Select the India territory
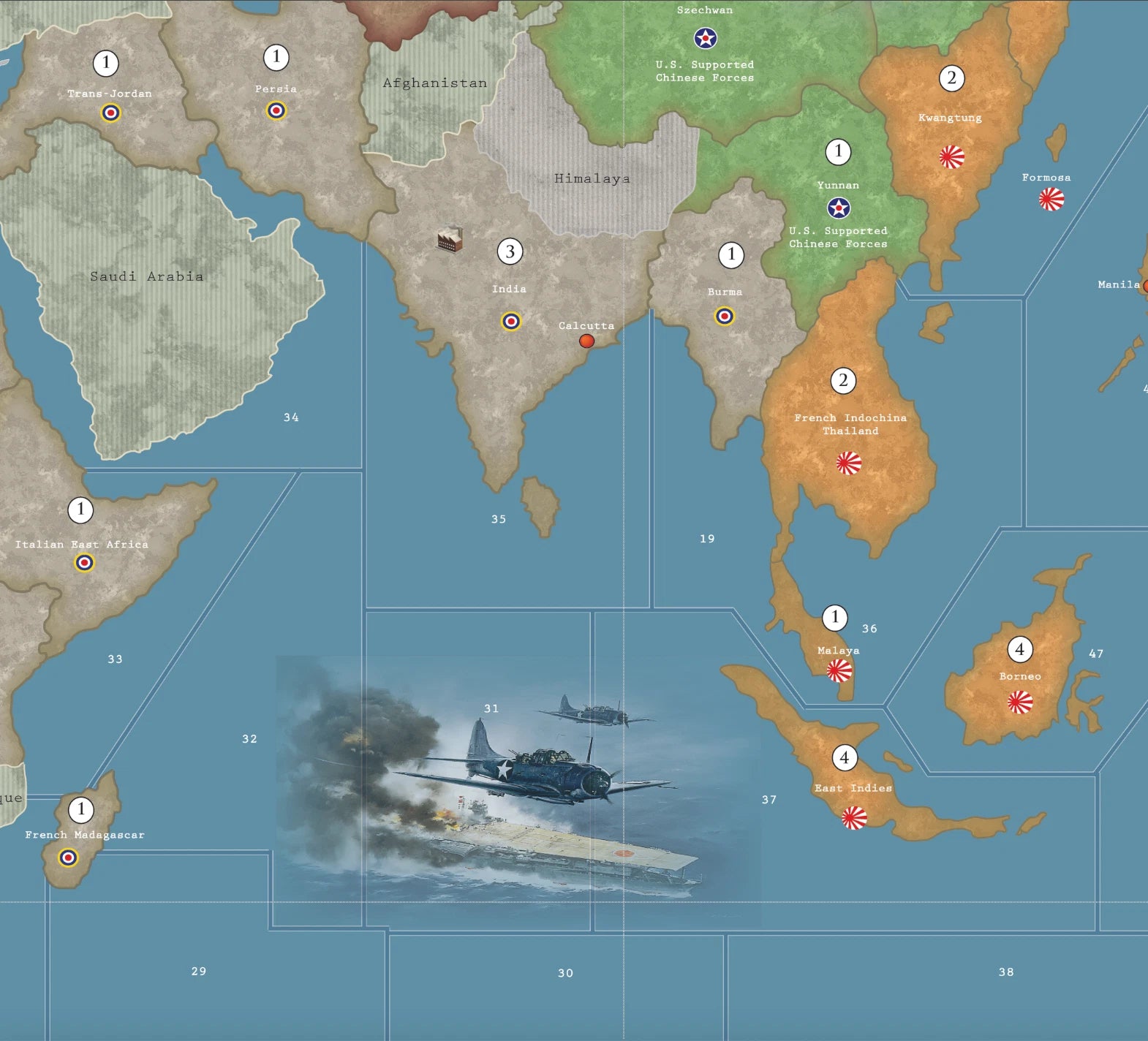Screen dimensions: 1148x1041 point(510,289)
